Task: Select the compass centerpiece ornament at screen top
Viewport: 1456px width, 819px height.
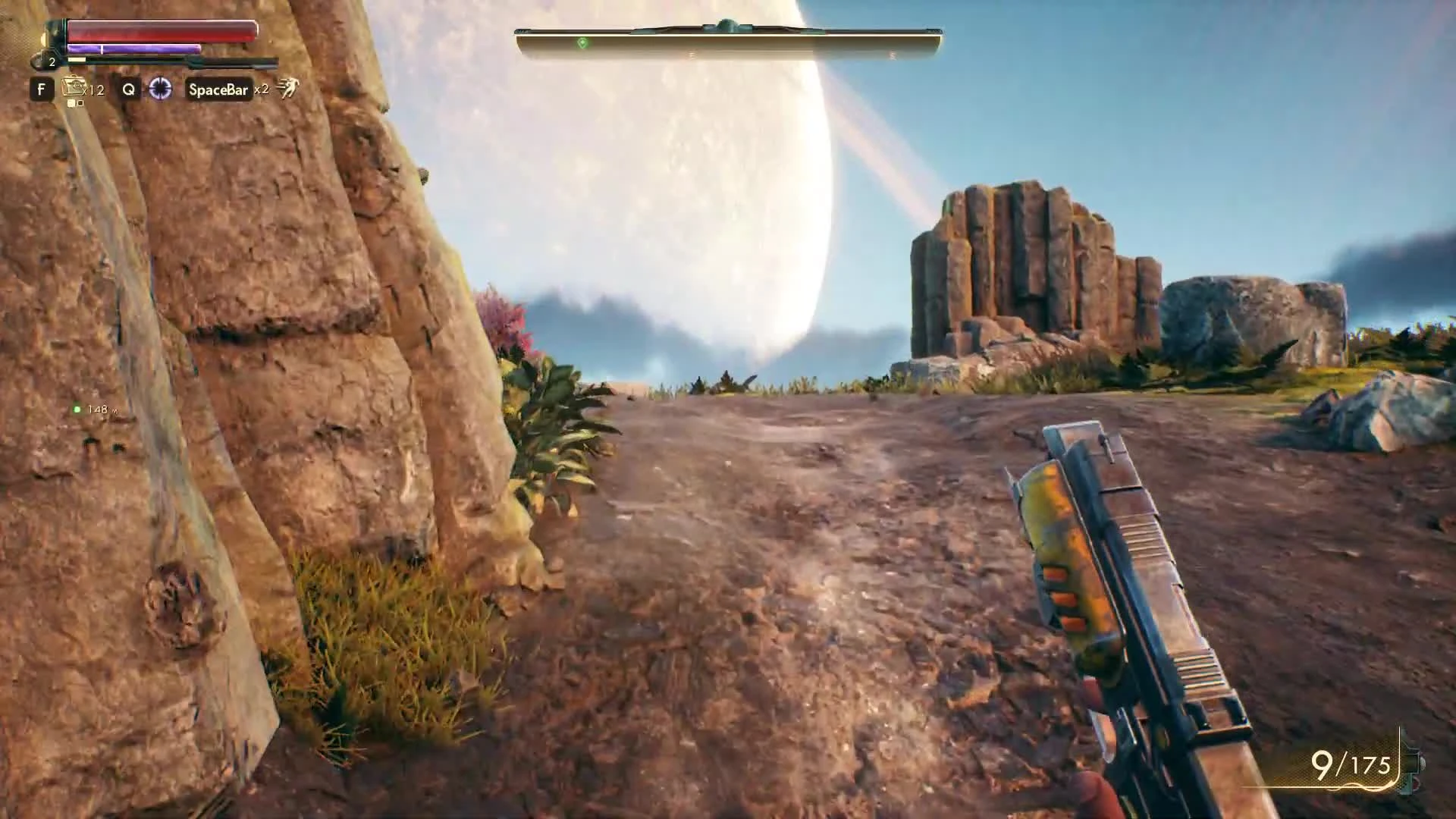Action: coord(728,23)
